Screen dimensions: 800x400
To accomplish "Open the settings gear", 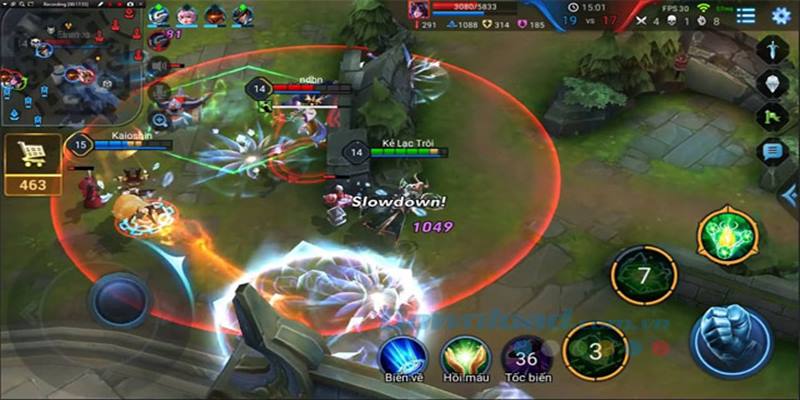I will (x=781, y=15).
